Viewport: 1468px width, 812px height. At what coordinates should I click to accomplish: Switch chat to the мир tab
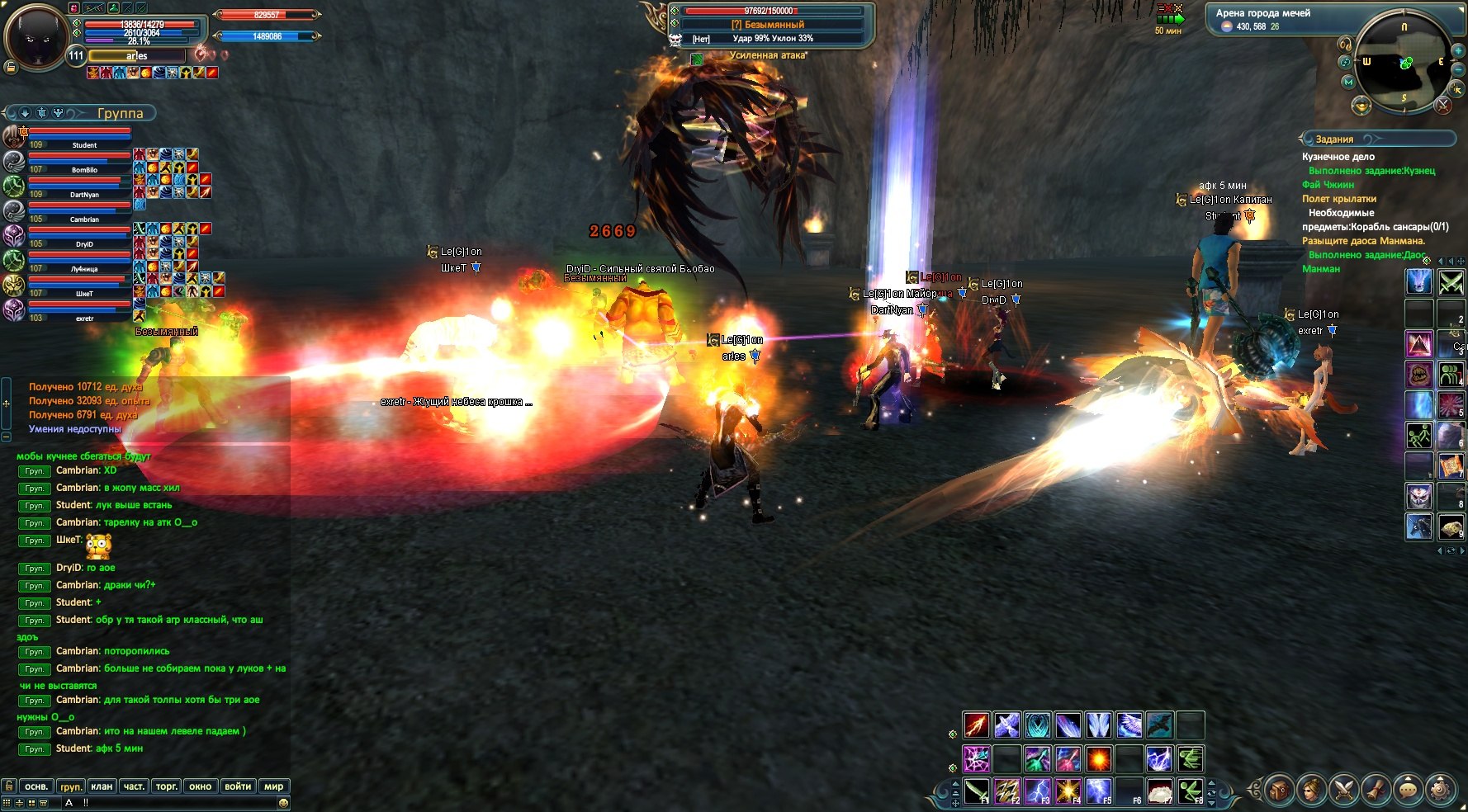[273, 786]
